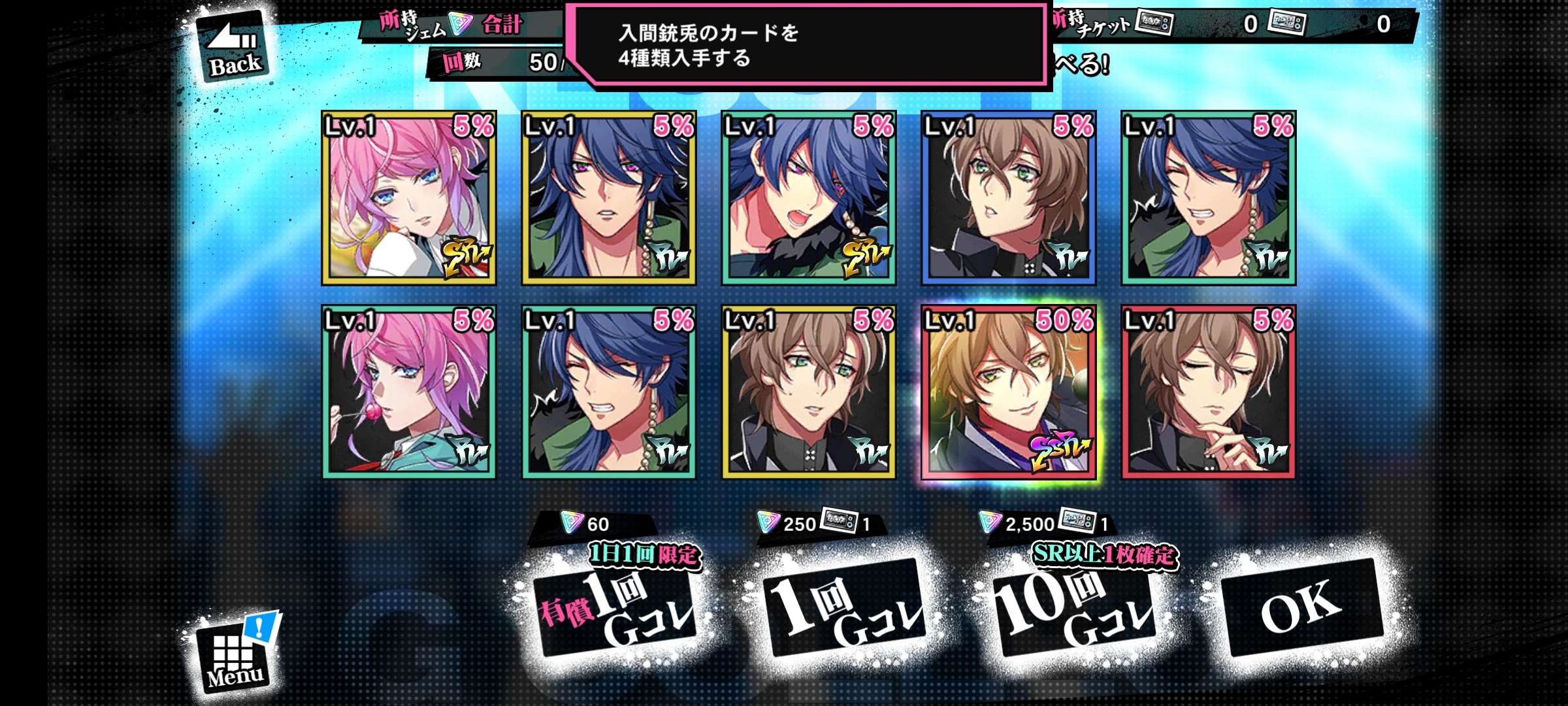Select the pink-haired lollipop R card
The width and height of the screenshot is (1568, 706).
[409, 392]
